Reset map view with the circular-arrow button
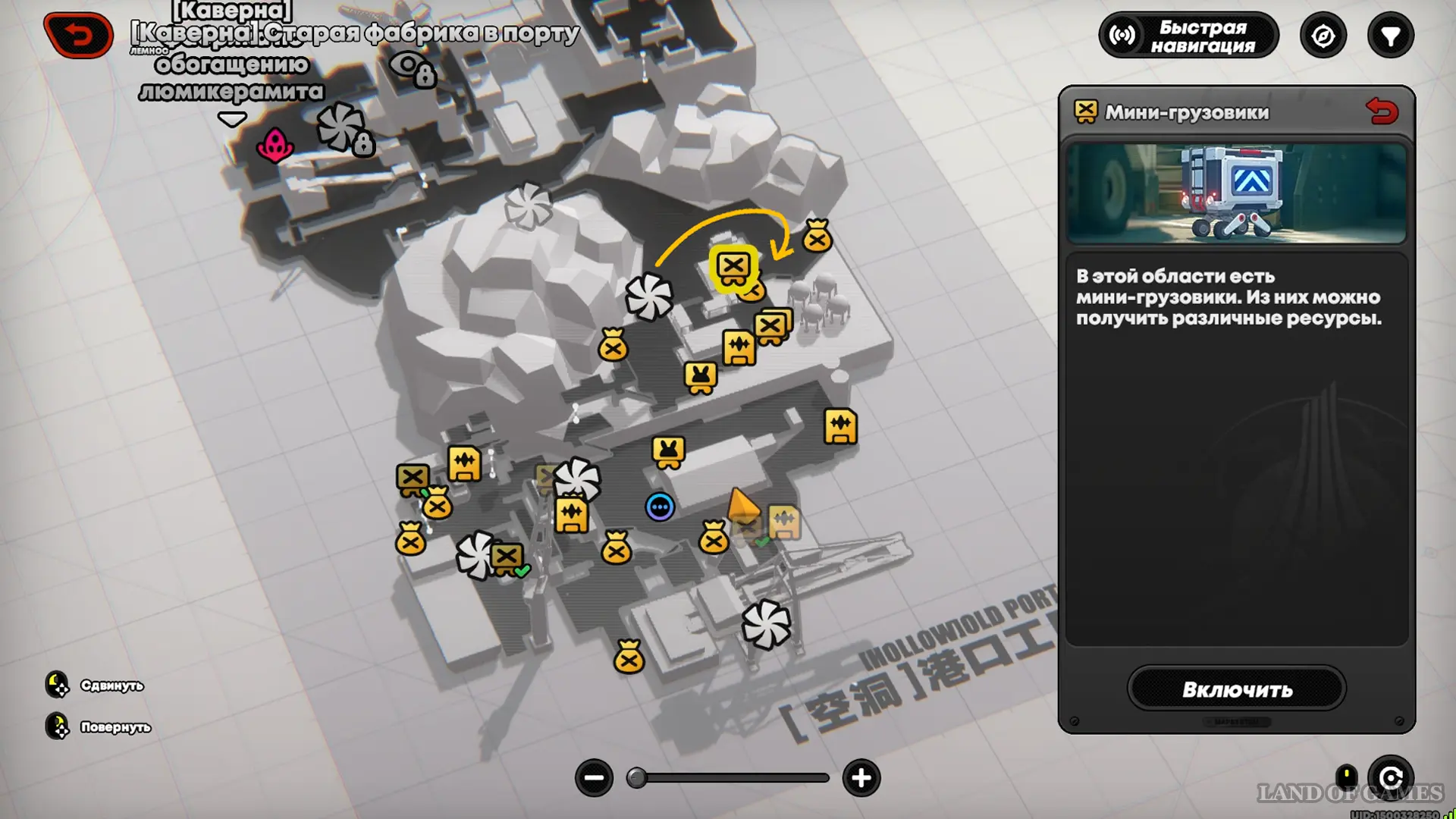This screenshot has width=1456, height=819. coord(1390,778)
